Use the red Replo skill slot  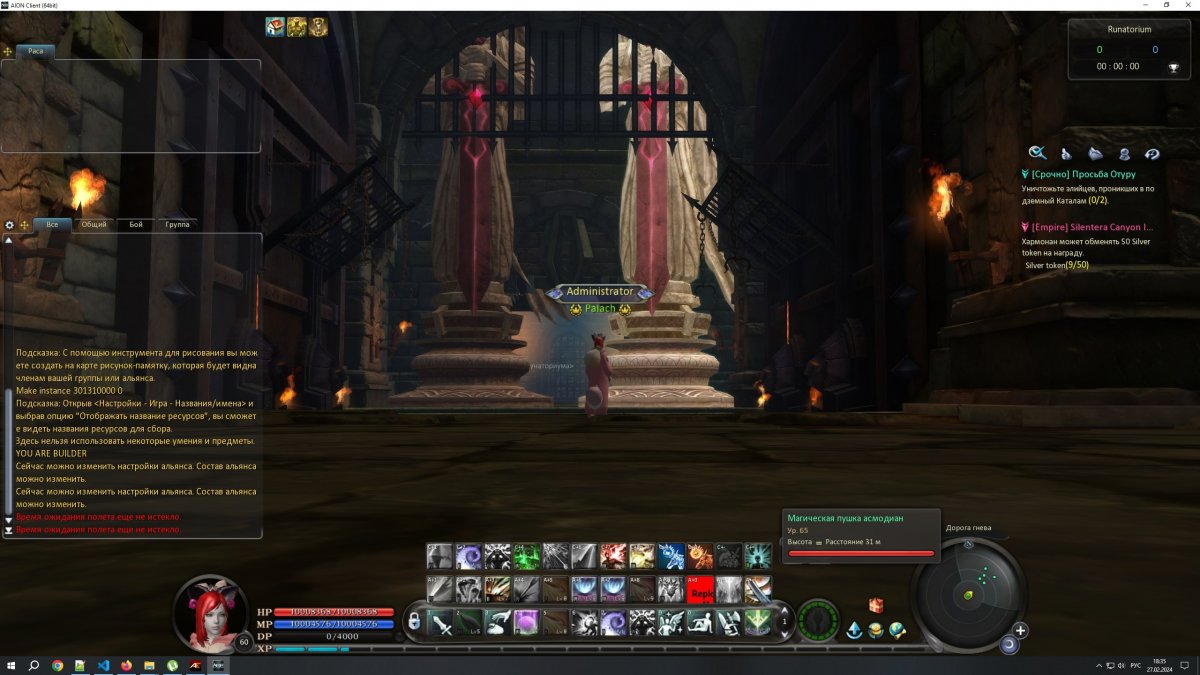point(701,590)
